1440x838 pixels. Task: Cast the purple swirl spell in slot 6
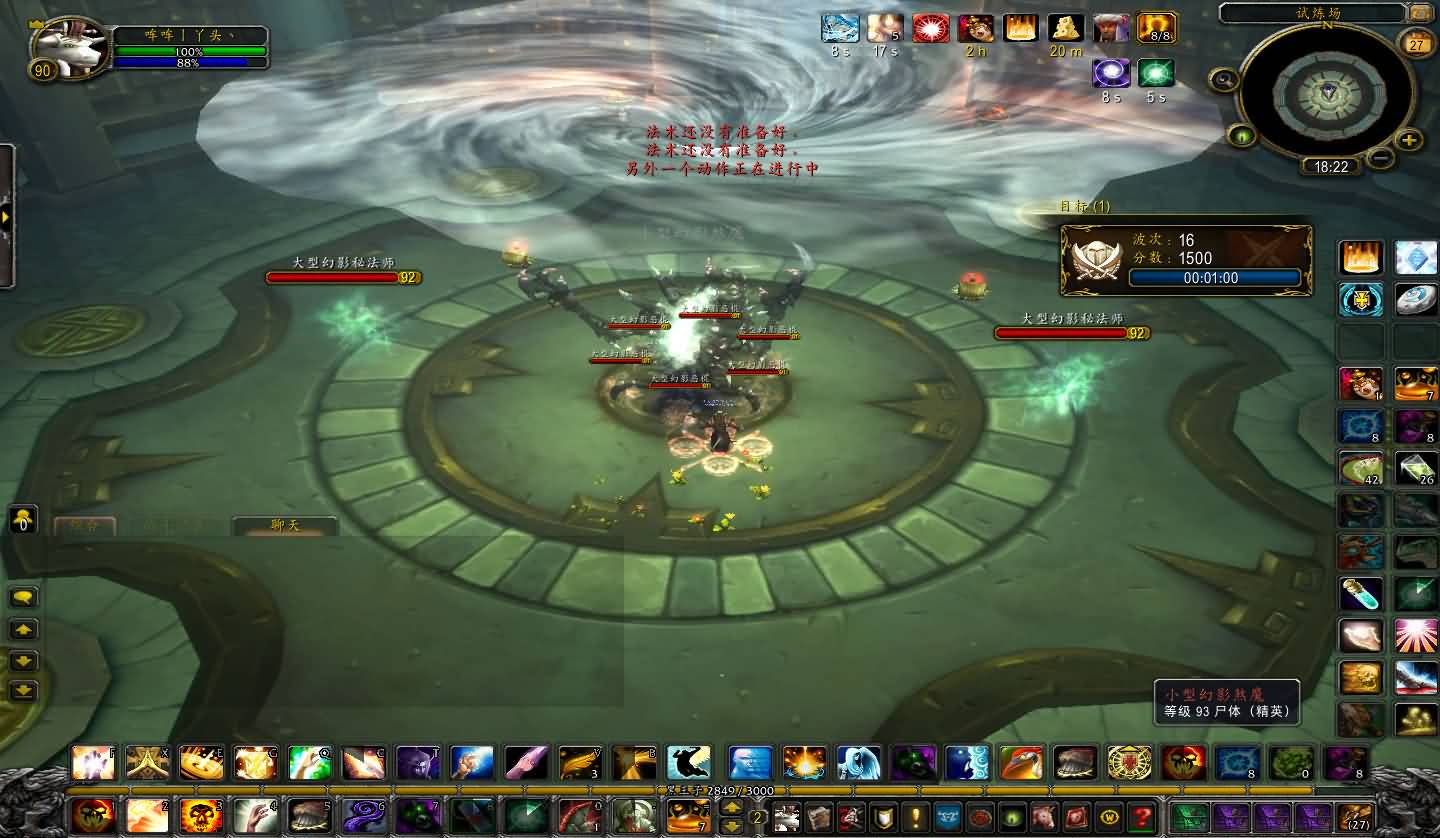[x=363, y=816]
